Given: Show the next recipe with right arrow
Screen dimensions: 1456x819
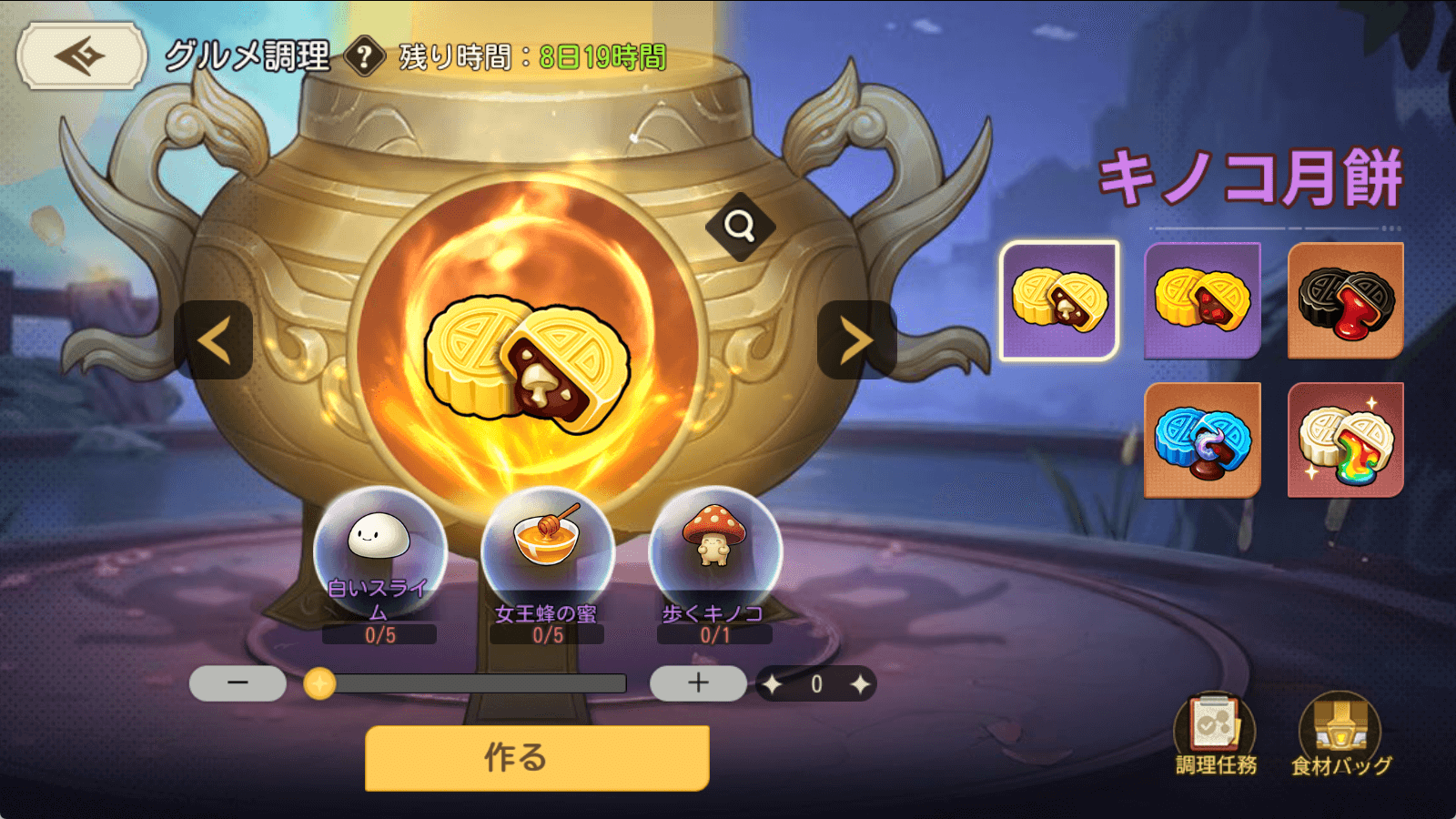Looking at the screenshot, I should coord(856,340).
